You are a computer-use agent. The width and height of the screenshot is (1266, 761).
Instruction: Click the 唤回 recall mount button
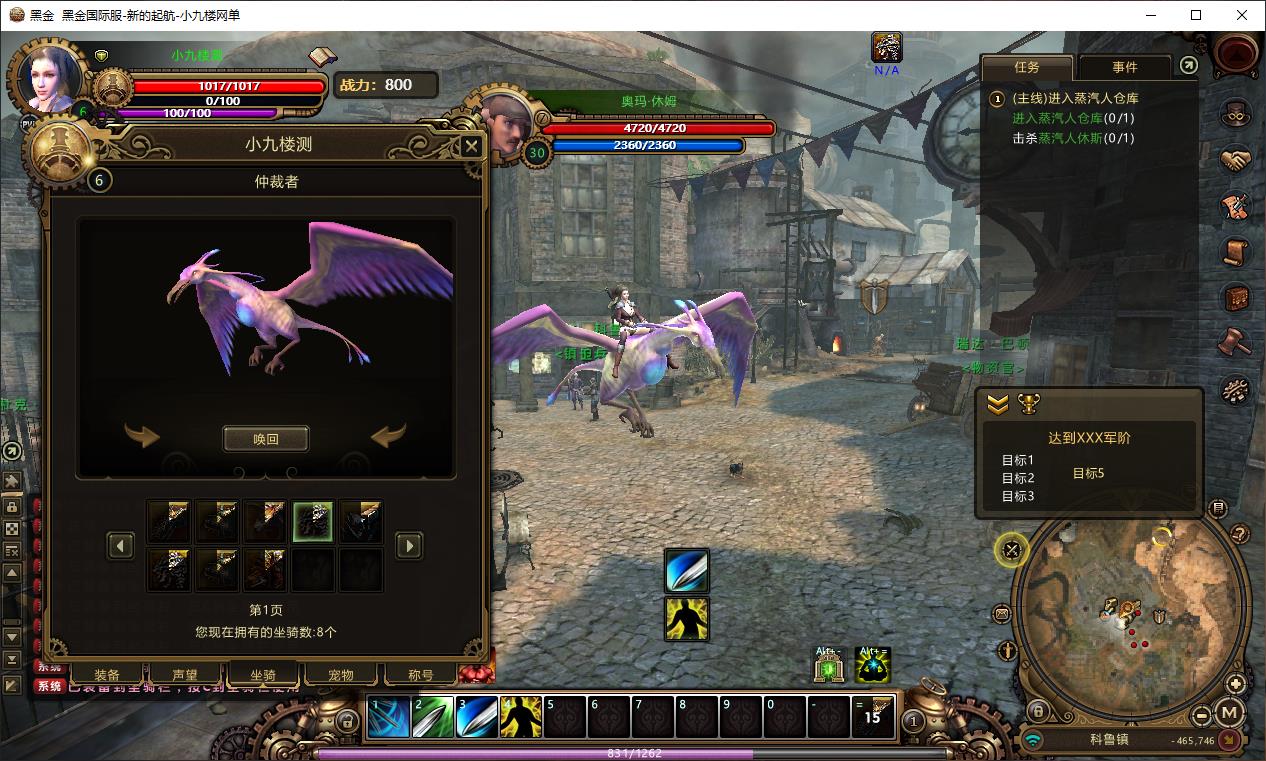[265, 439]
